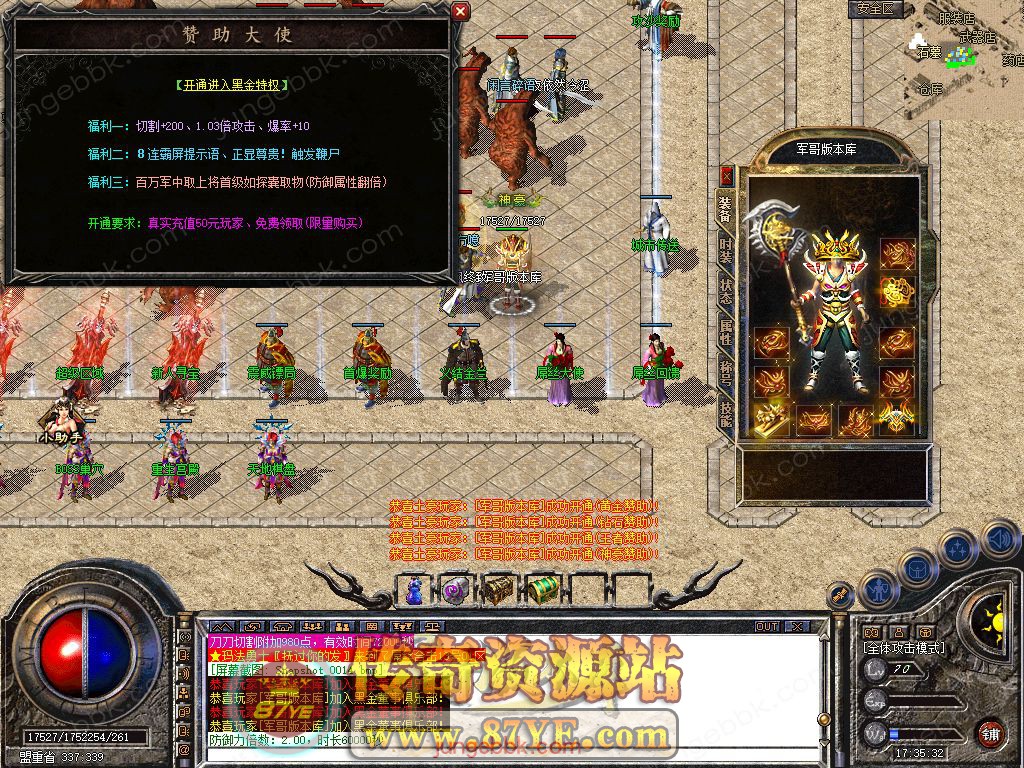Select the equipped crescent axe weapon
Screen dimensions: 1024x768
782,250
